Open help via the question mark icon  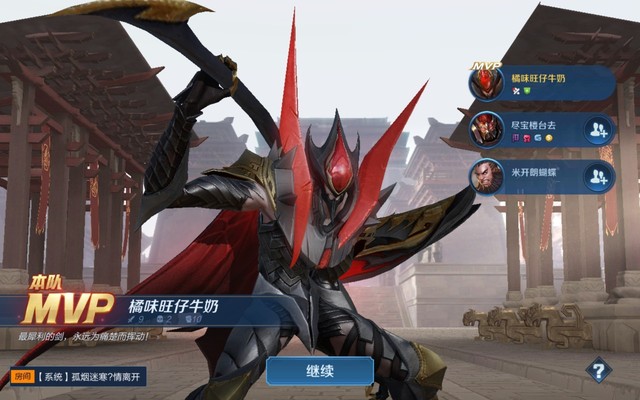tap(598, 370)
